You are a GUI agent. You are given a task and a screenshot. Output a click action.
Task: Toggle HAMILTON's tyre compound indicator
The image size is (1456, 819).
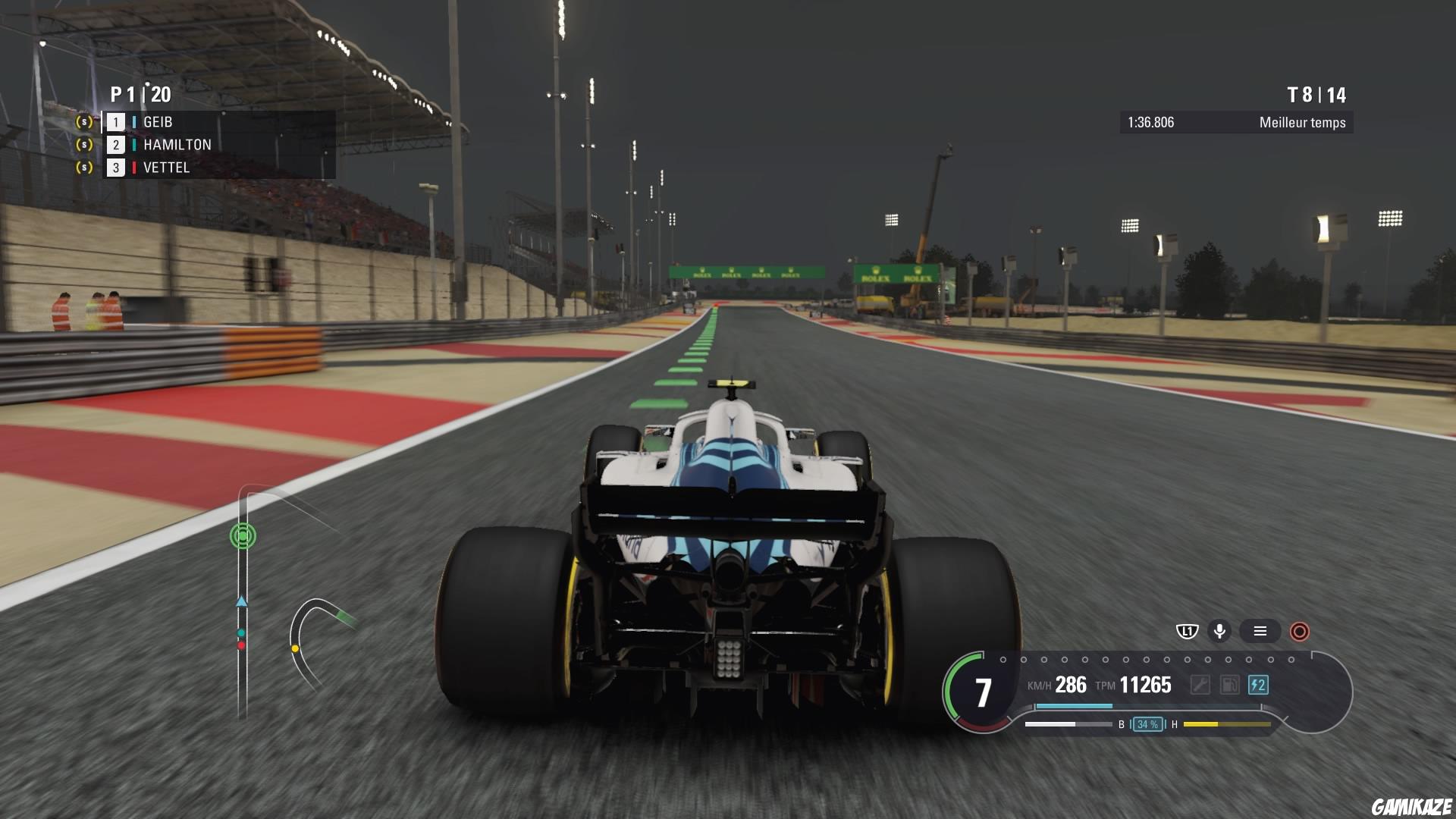point(134,145)
